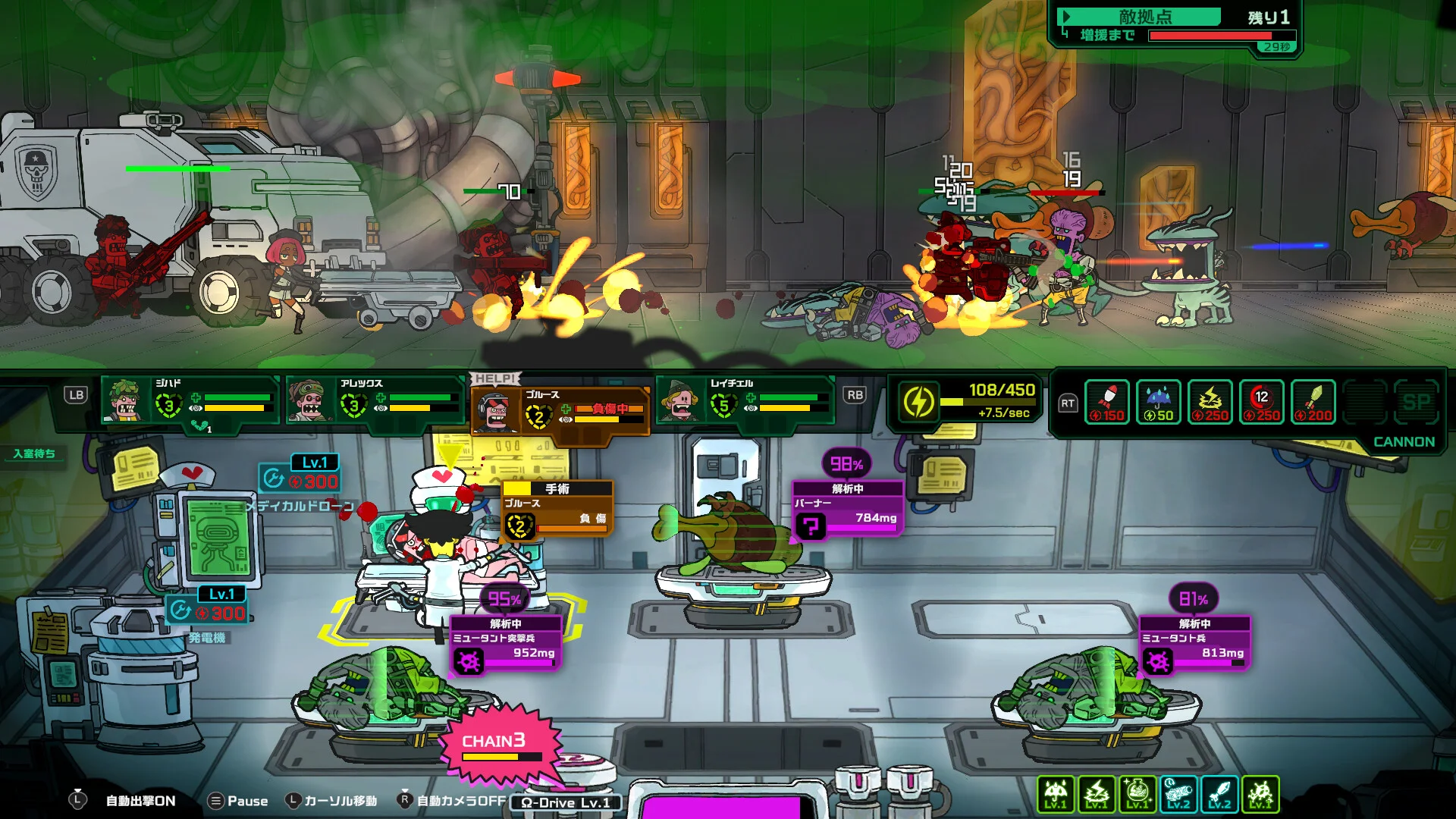
Task: Select the umbrella Lv.1 upgrade icon
Action: (x=1056, y=794)
